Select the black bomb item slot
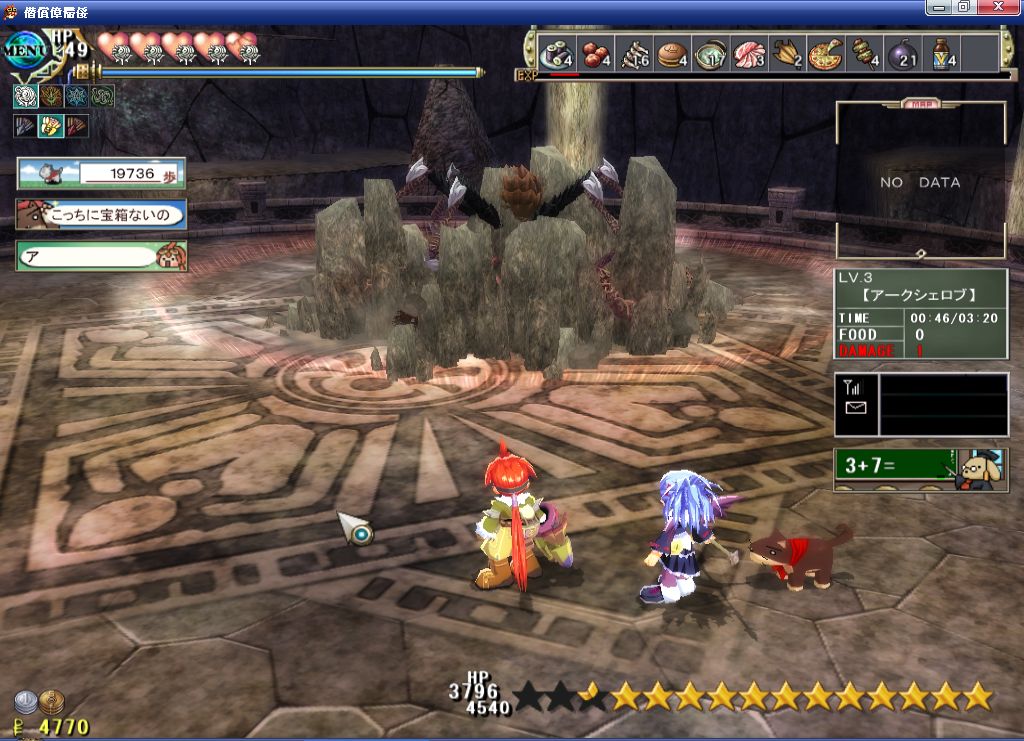 tap(902, 52)
